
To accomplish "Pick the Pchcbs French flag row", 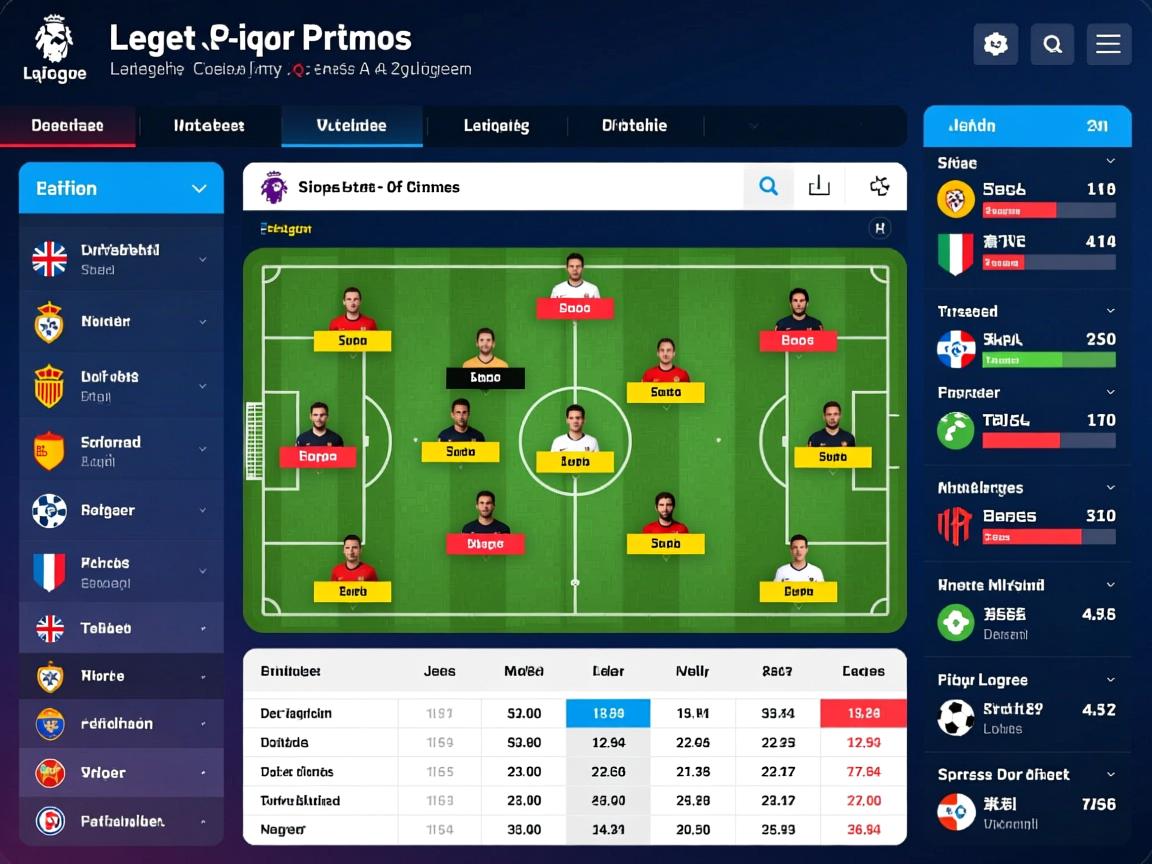I will 121,572.
